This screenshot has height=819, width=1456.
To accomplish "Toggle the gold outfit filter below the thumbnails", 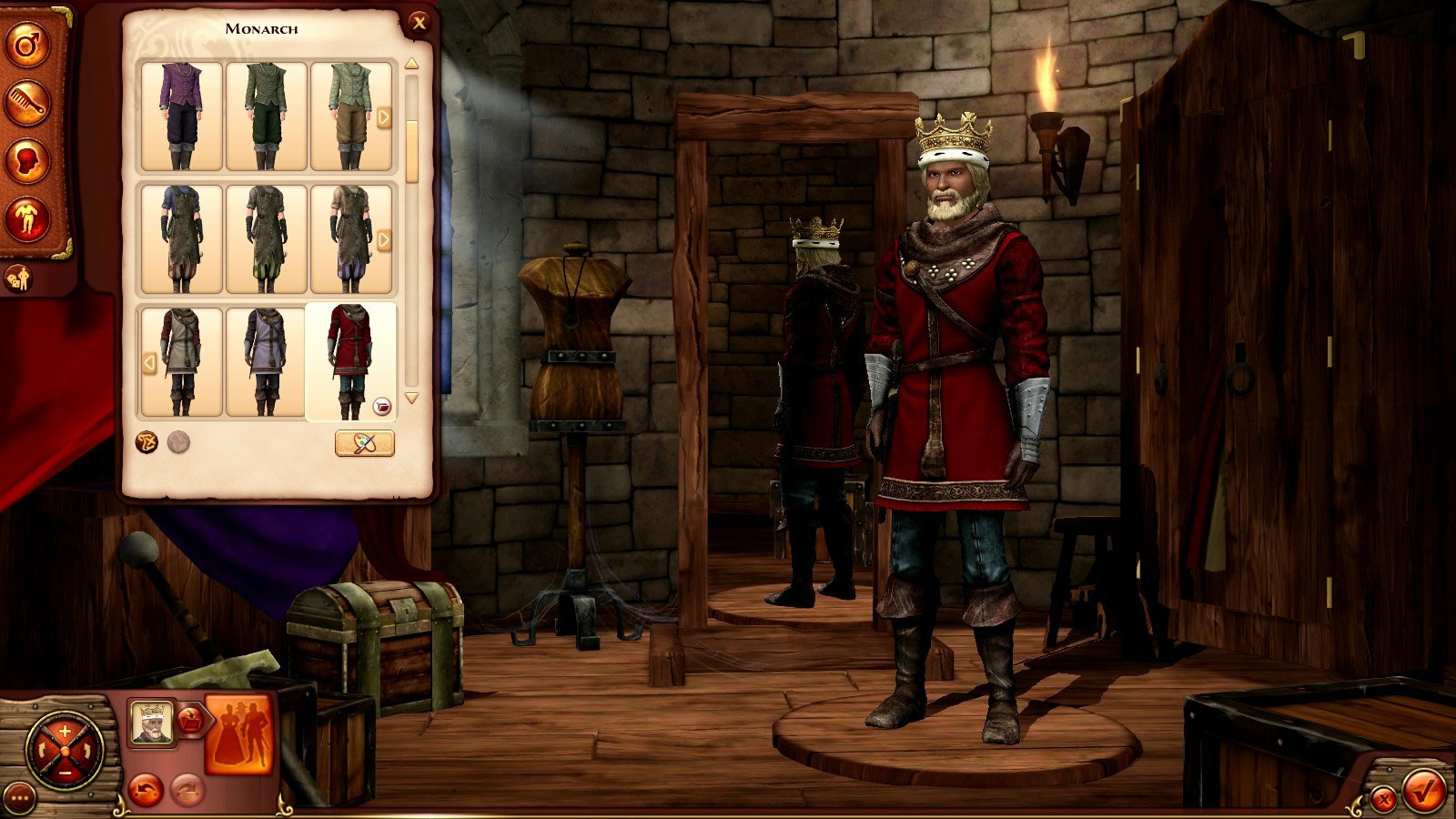I will coord(147,444).
